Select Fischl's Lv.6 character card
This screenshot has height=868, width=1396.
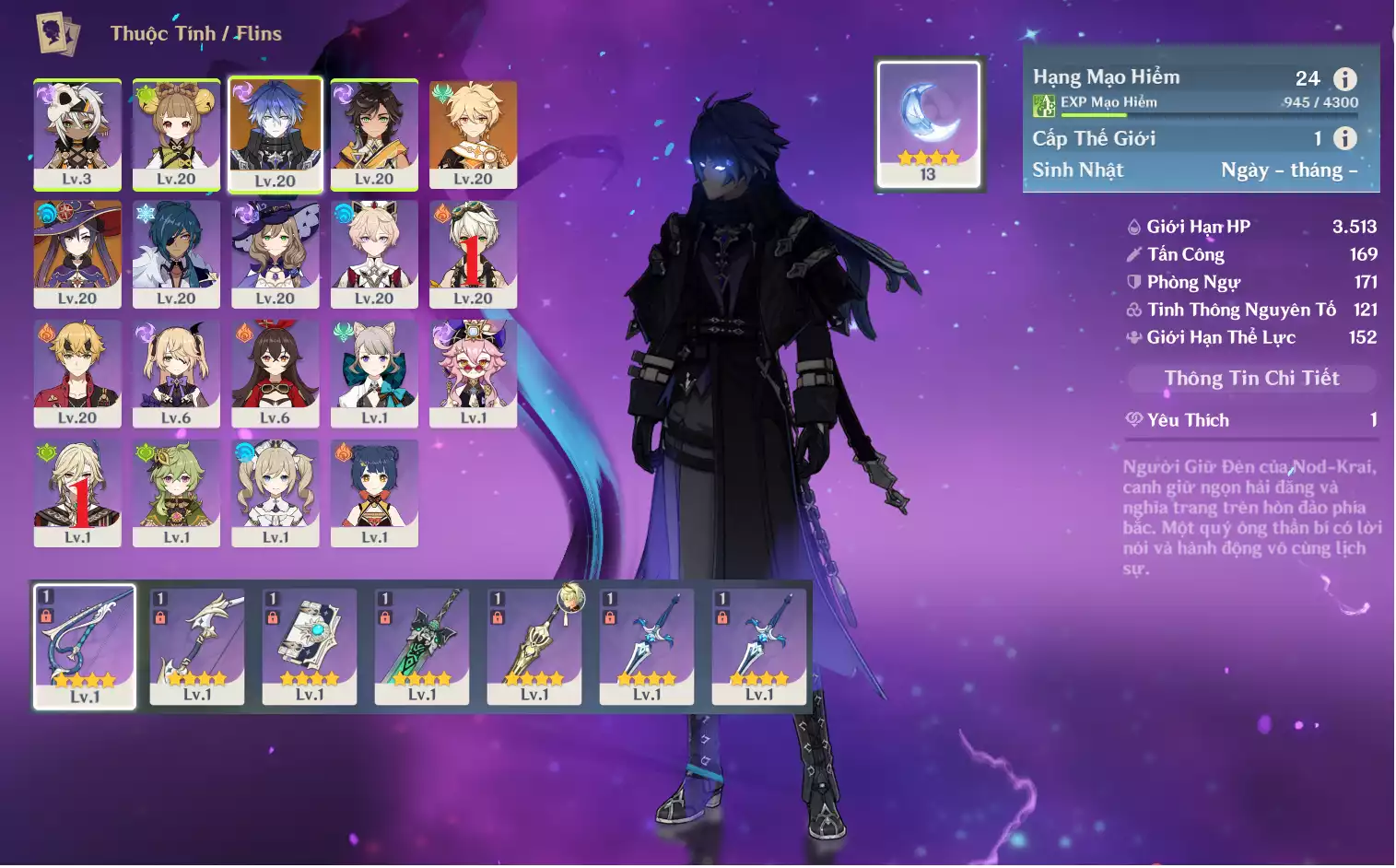pyautogui.click(x=176, y=373)
